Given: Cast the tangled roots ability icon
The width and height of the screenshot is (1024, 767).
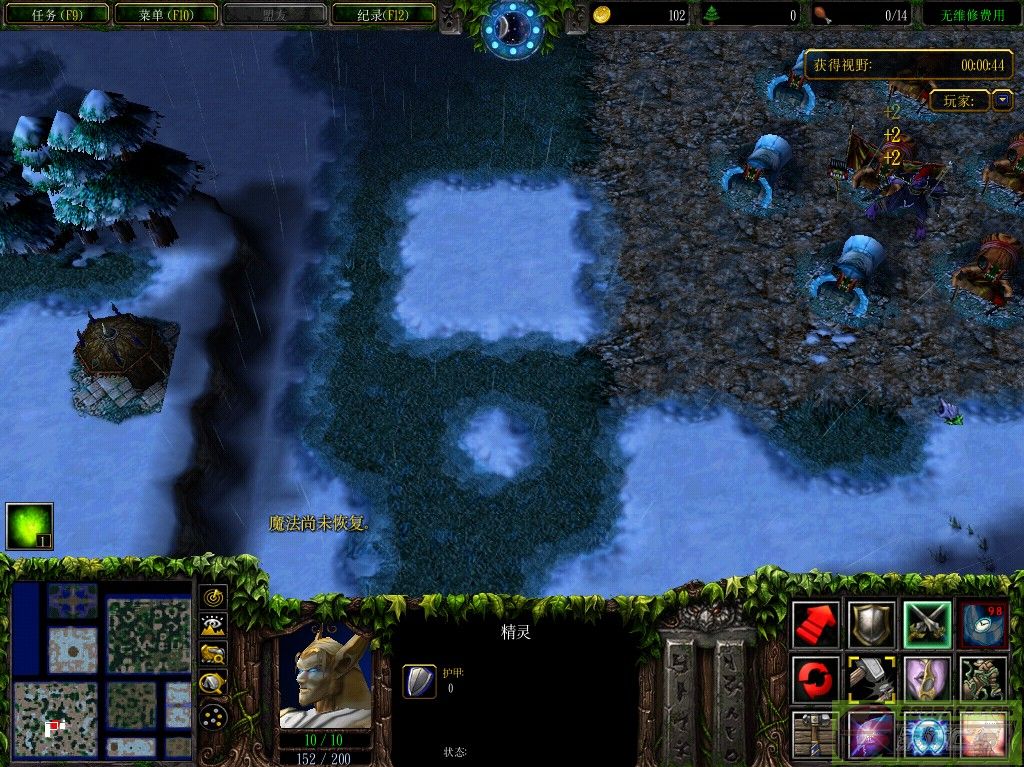Looking at the screenshot, I should pos(983,679).
